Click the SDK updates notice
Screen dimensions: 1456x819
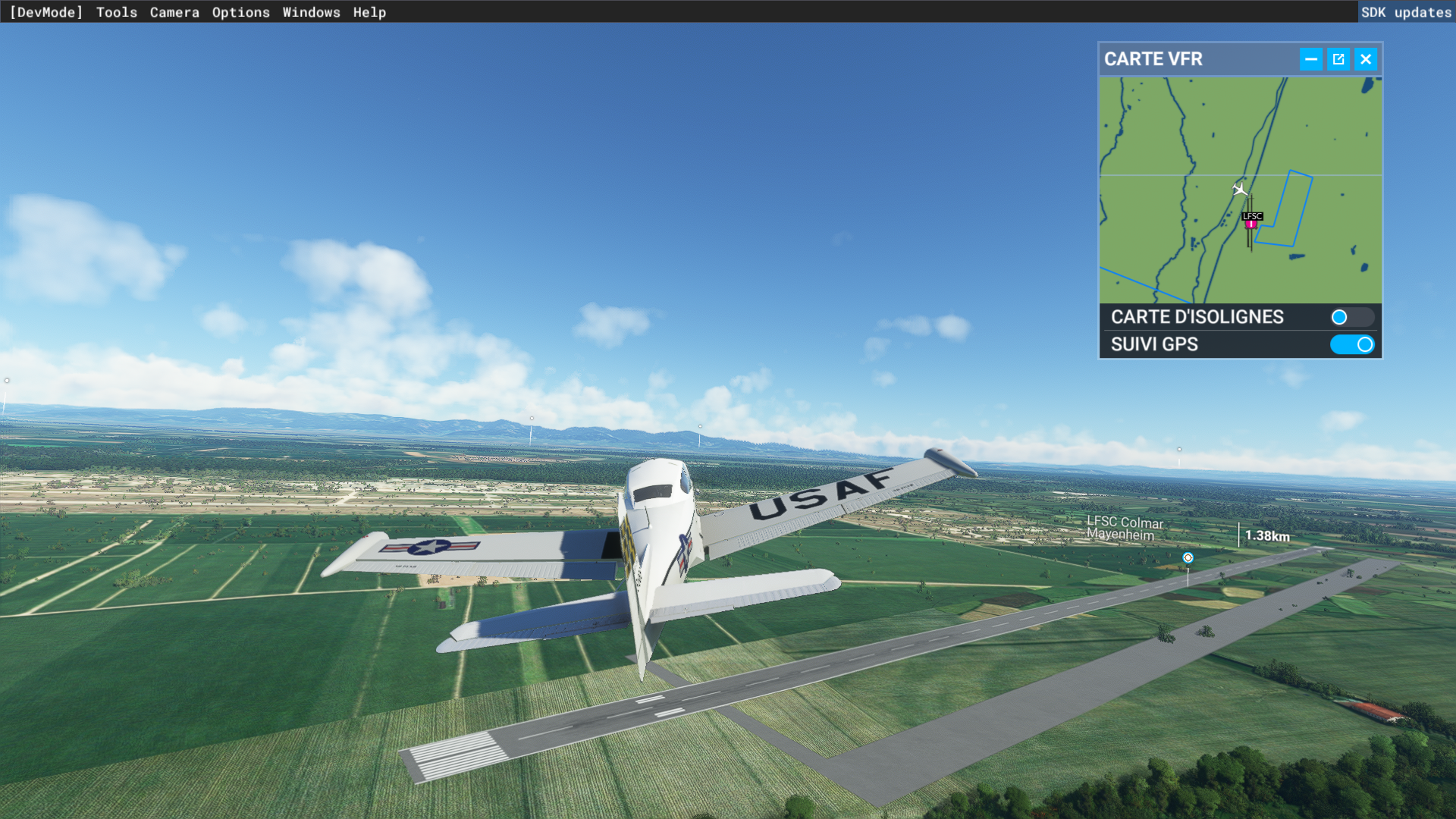[x=1406, y=12]
